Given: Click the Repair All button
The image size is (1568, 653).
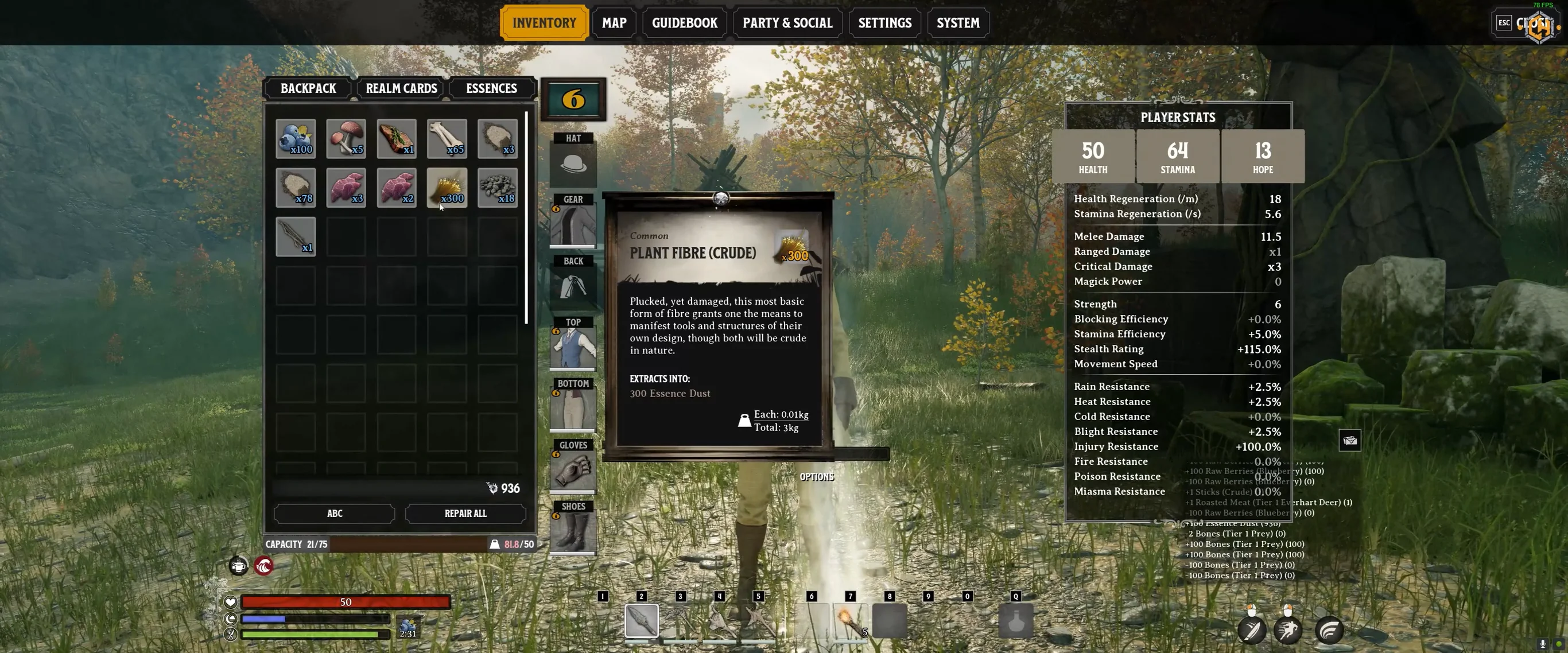Looking at the screenshot, I should pos(465,513).
